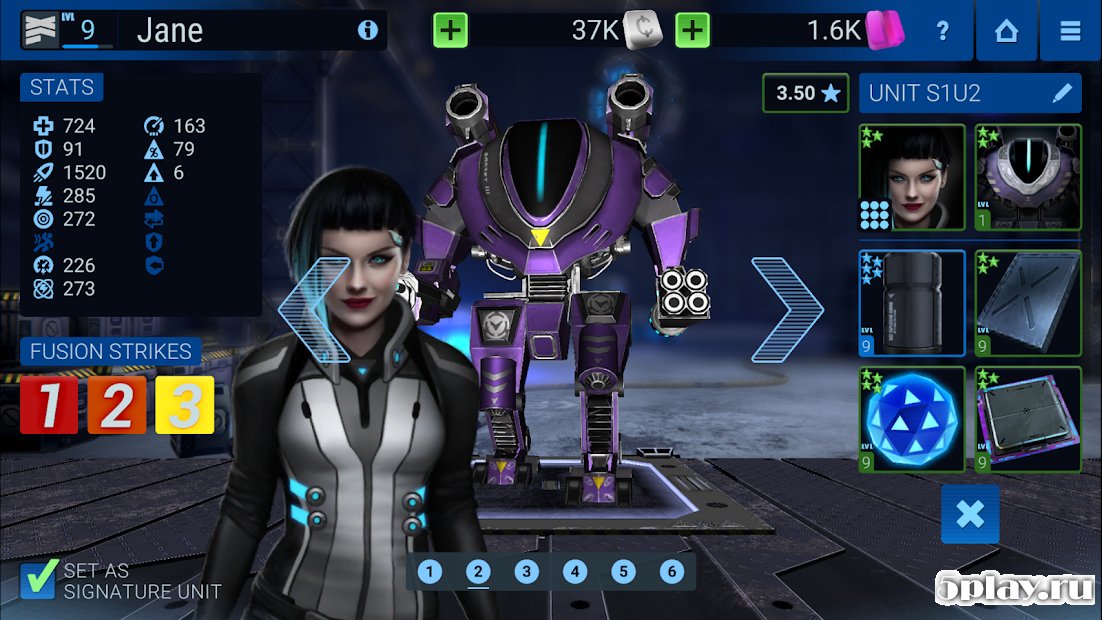The image size is (1102, 620).
Task: Switch to unit page 4
Action: coord(575,572)
